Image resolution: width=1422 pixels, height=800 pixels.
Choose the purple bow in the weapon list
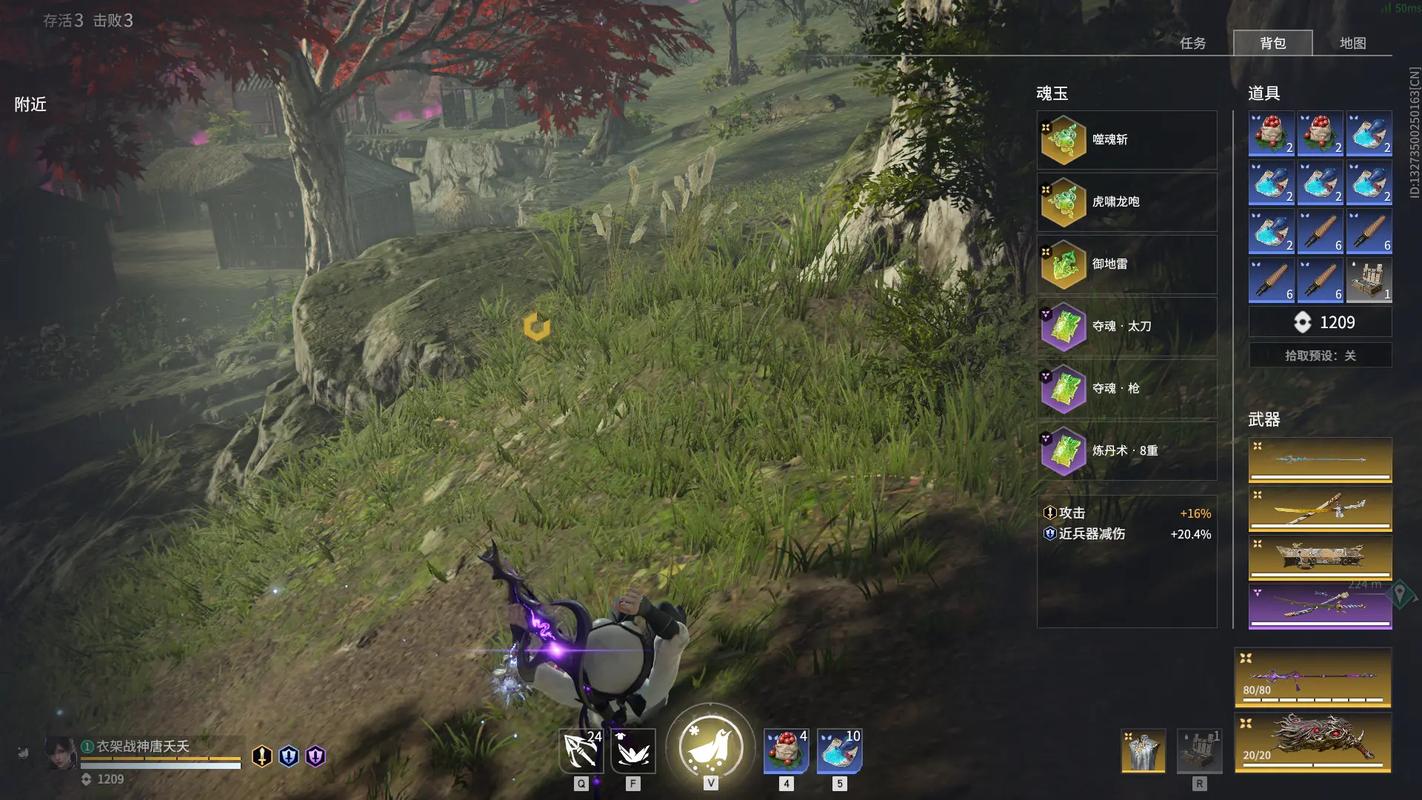(x=1320, y=606)
